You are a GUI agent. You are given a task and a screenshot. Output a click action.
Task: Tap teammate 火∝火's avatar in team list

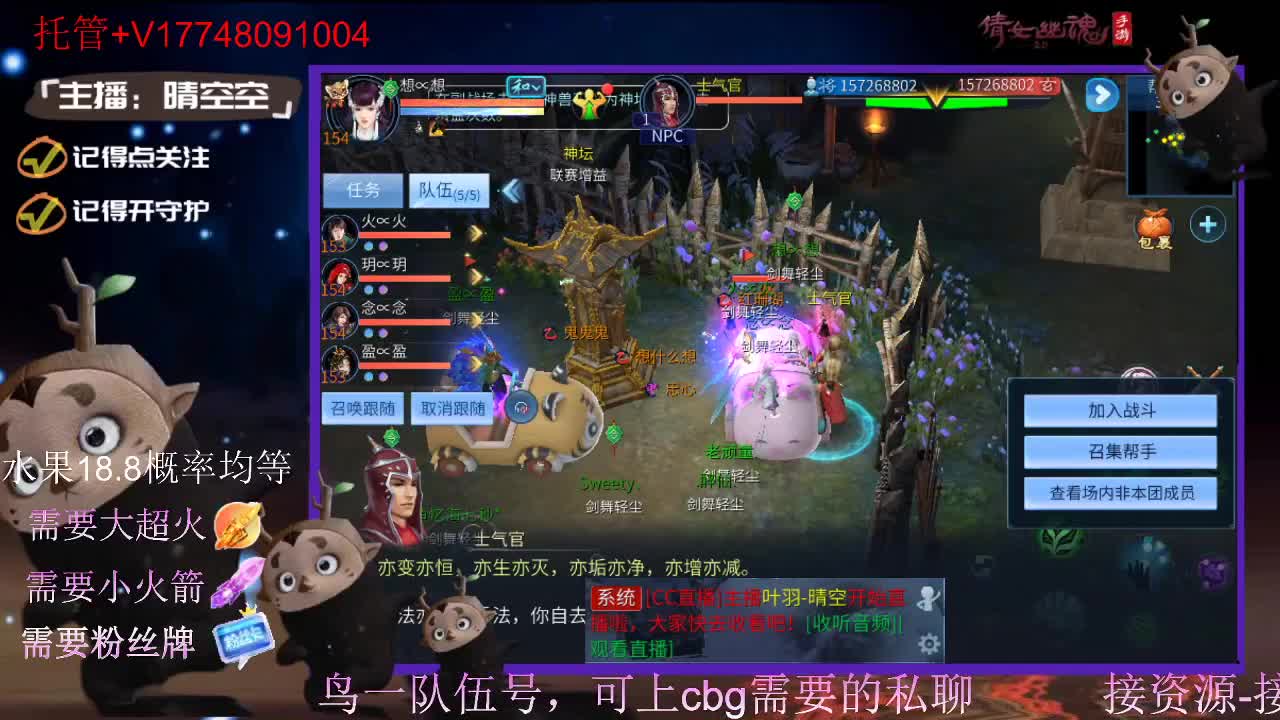tap(340, 232)
